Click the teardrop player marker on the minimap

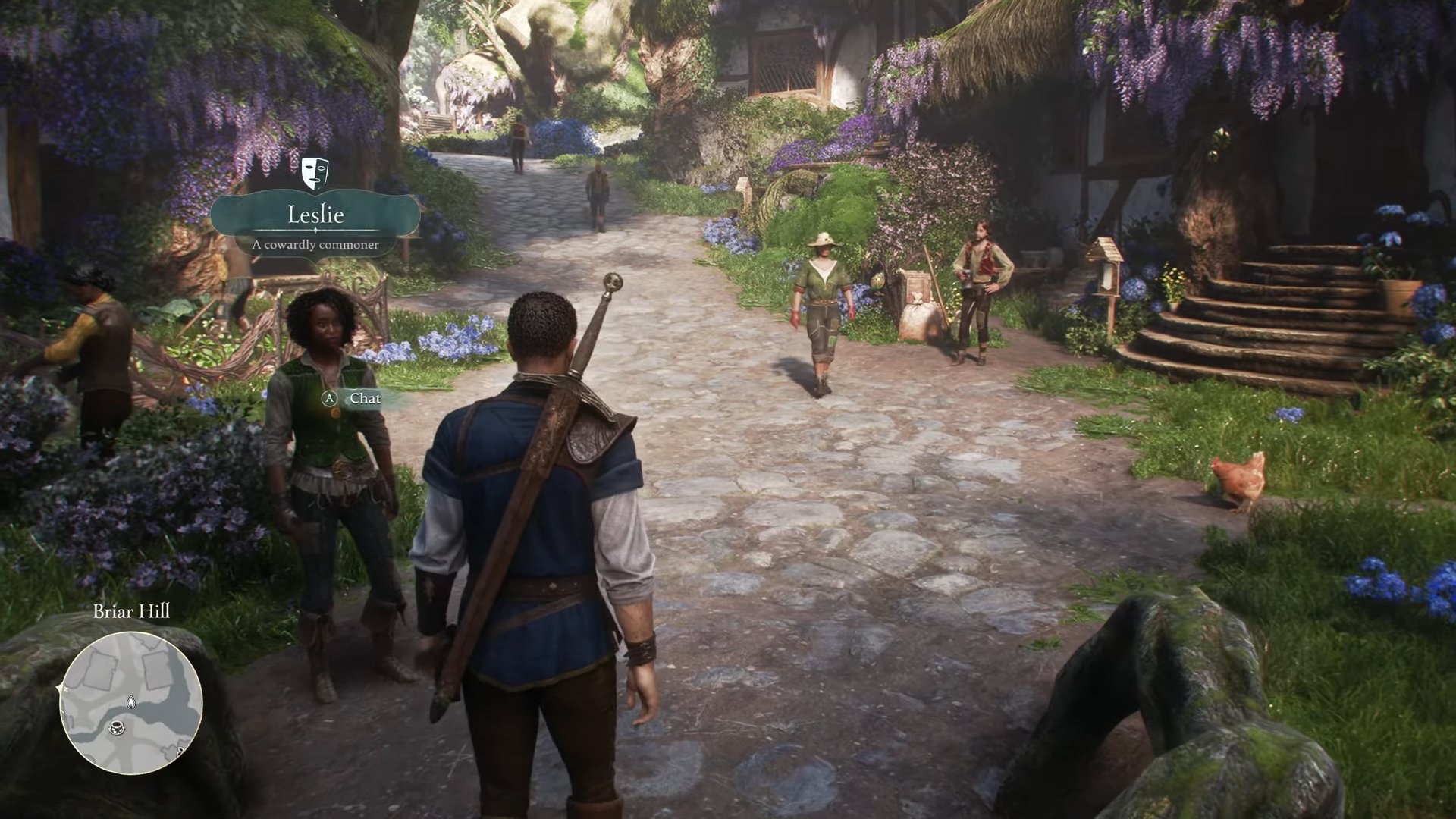(x=131, y=701)
